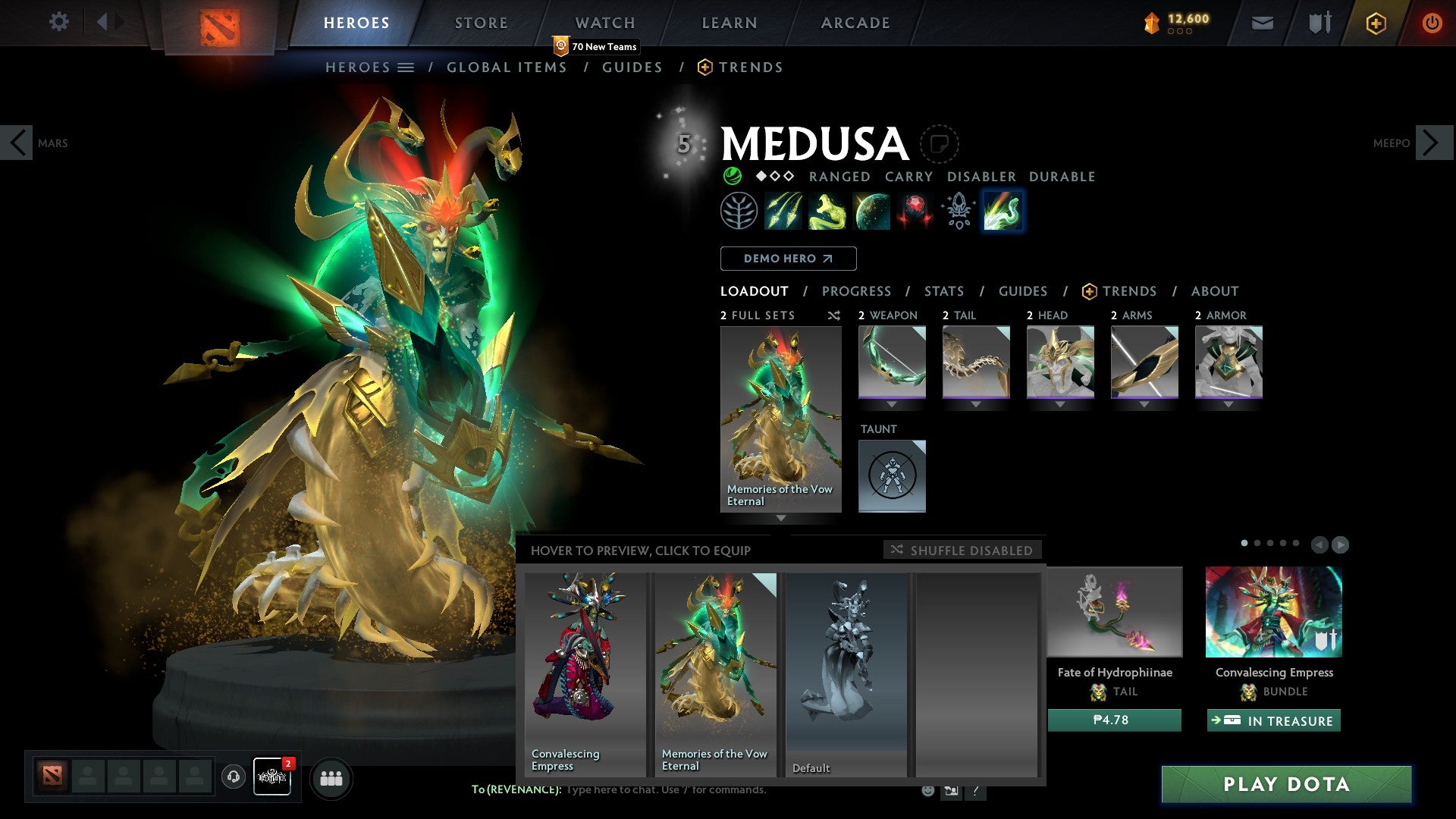Click the Demo Hero button
Screen dimensions: 1456x819
(787, 258)
